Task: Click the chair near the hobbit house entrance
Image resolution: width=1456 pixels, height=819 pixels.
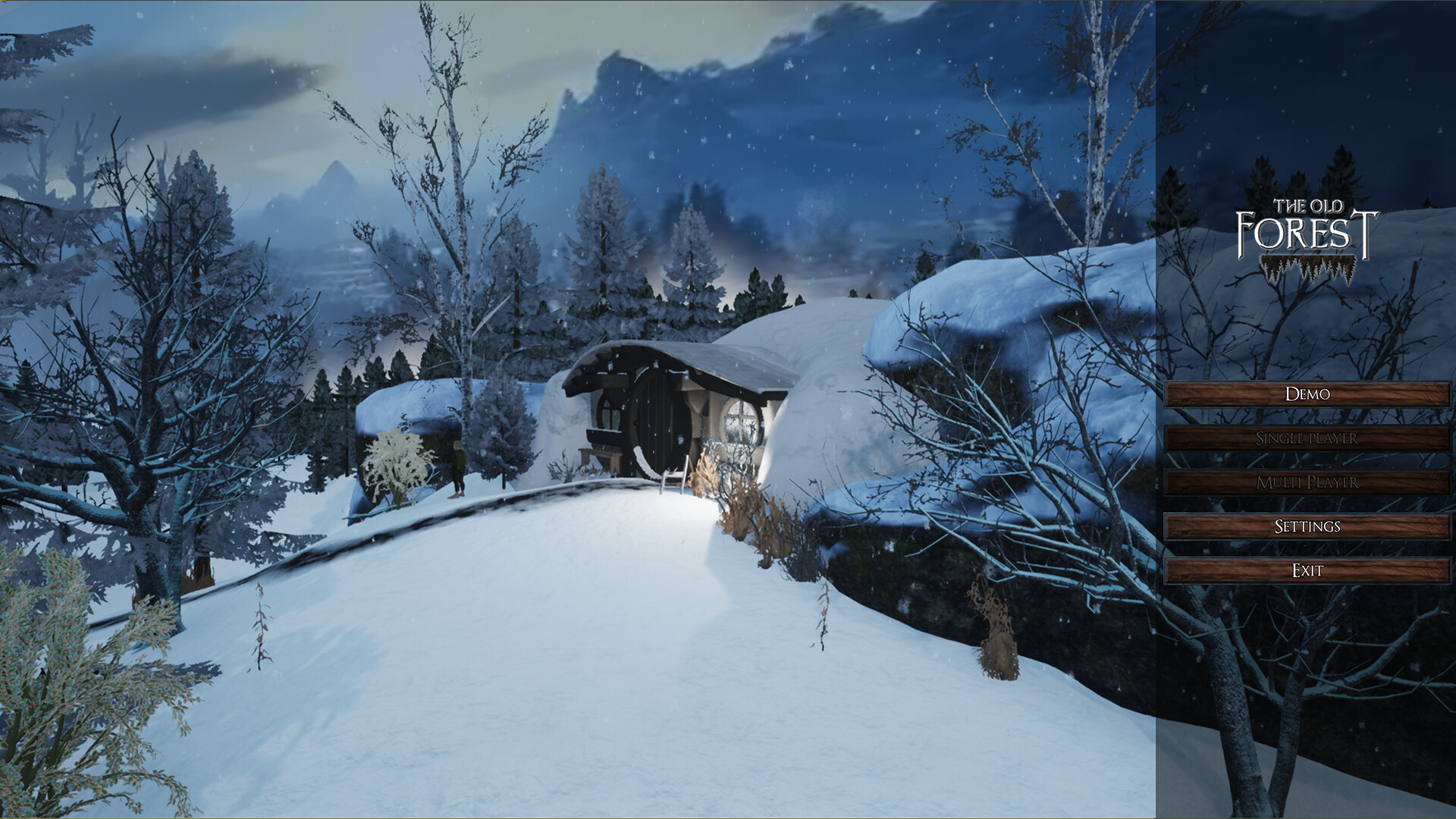Action: coord(673,477)
